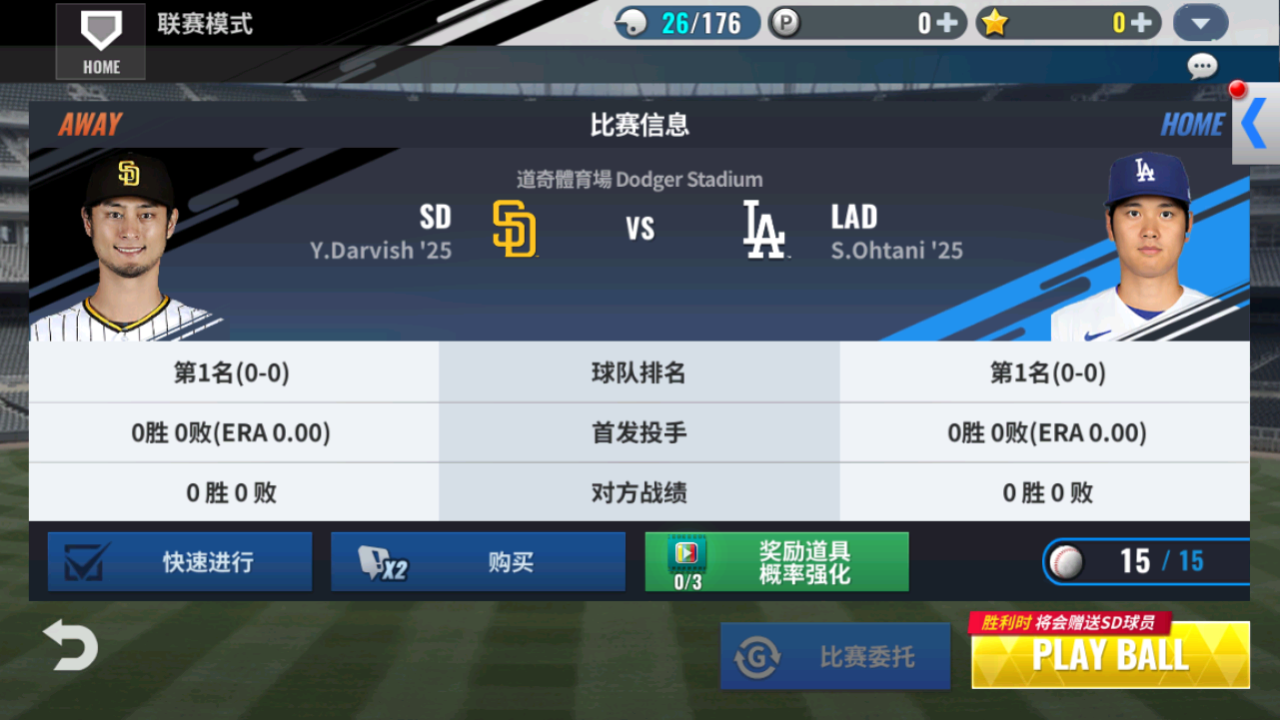Open the chat message bubble icon
1280x720 pixels.
[1203, 66]
